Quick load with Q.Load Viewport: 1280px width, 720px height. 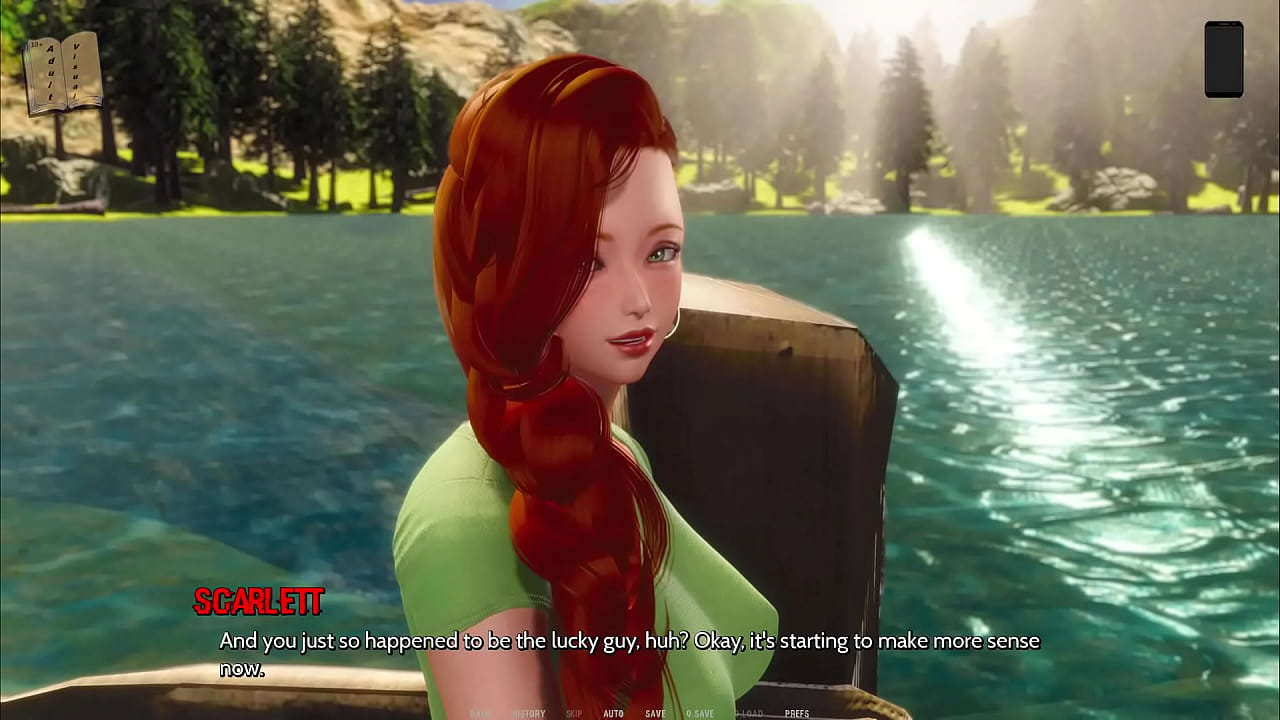[x=748, y=714]
